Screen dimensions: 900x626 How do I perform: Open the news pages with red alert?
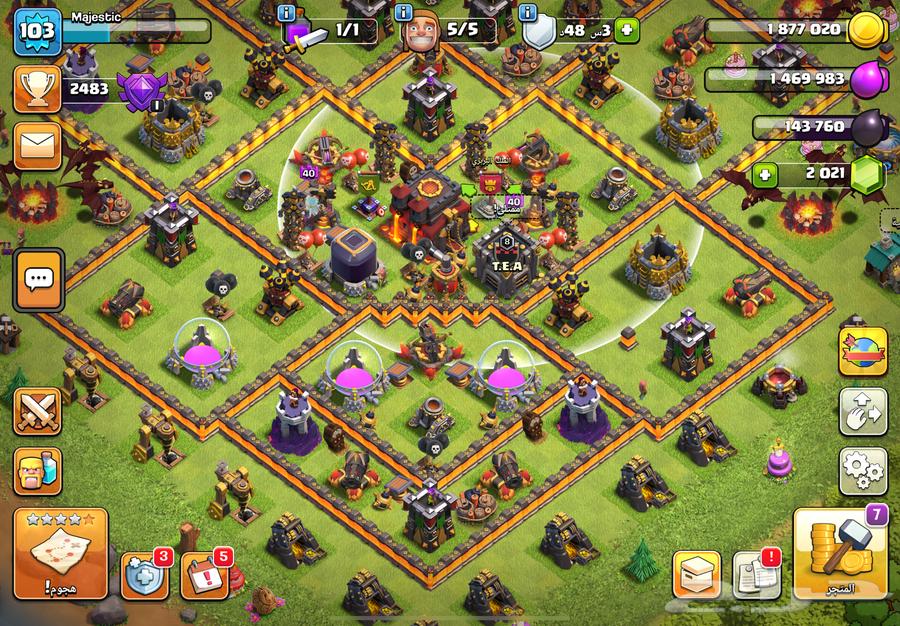(x=756, y=575)
